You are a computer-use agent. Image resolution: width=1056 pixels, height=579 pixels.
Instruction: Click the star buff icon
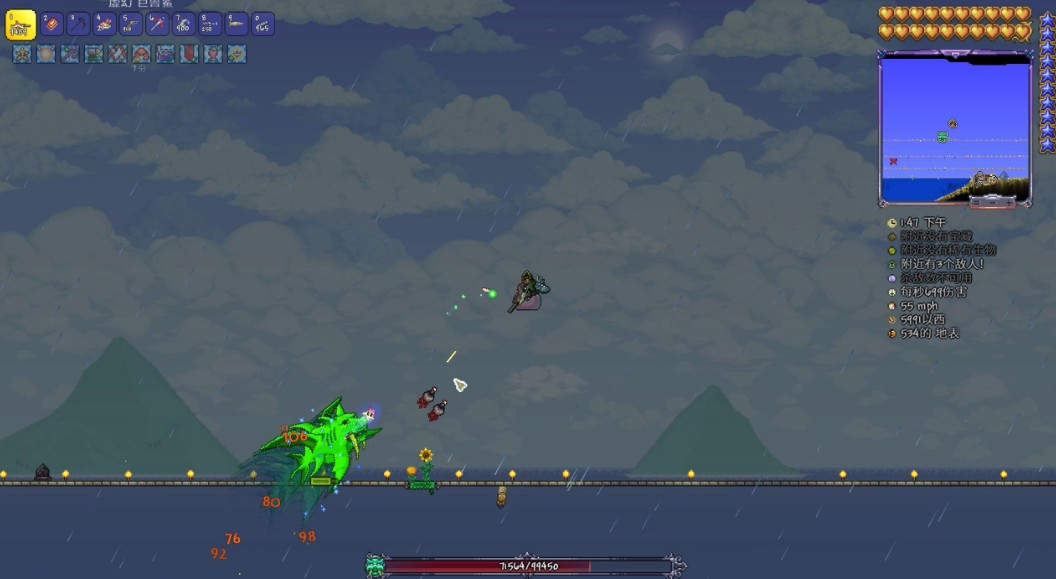[x=22, y=54]
